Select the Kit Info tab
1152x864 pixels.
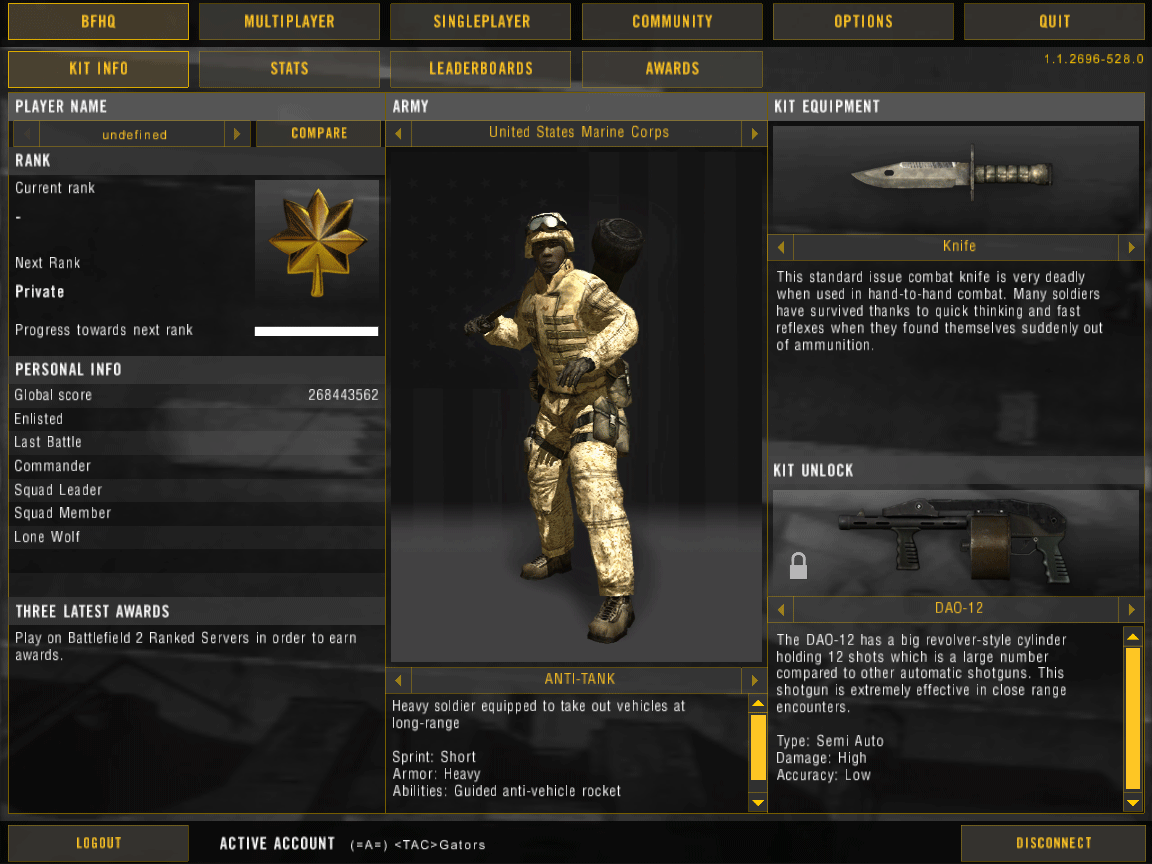click(98, 69)
